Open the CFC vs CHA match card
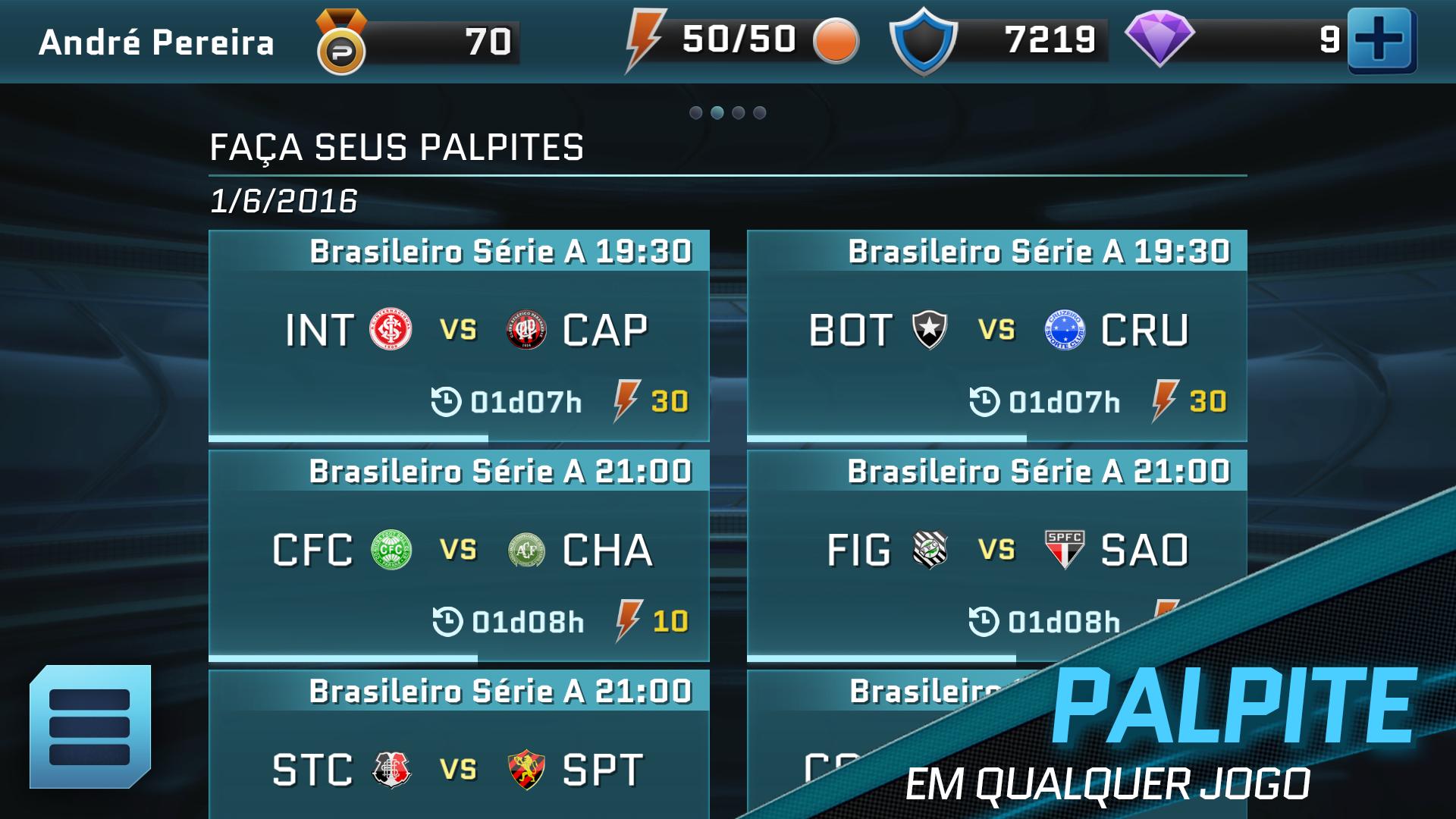This screenshot has height=819, width=1456. coord(459,555)
